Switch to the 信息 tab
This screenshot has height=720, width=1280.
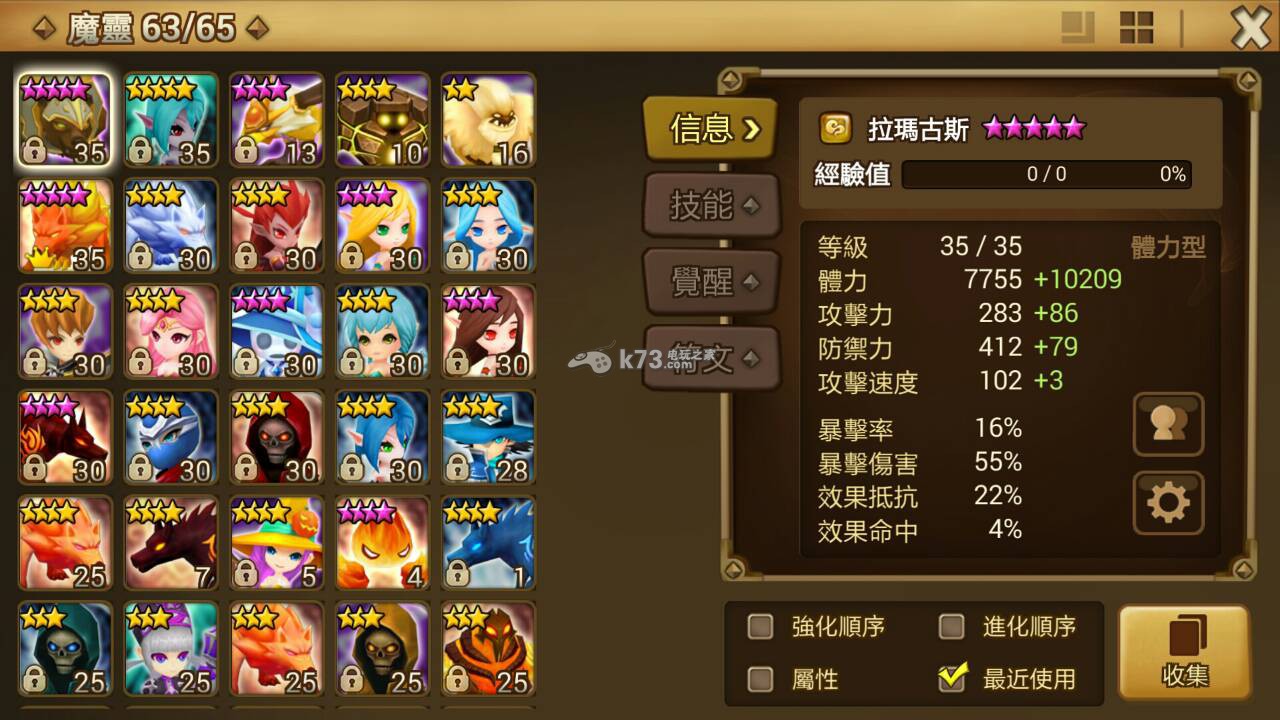(x=710, y=129)
